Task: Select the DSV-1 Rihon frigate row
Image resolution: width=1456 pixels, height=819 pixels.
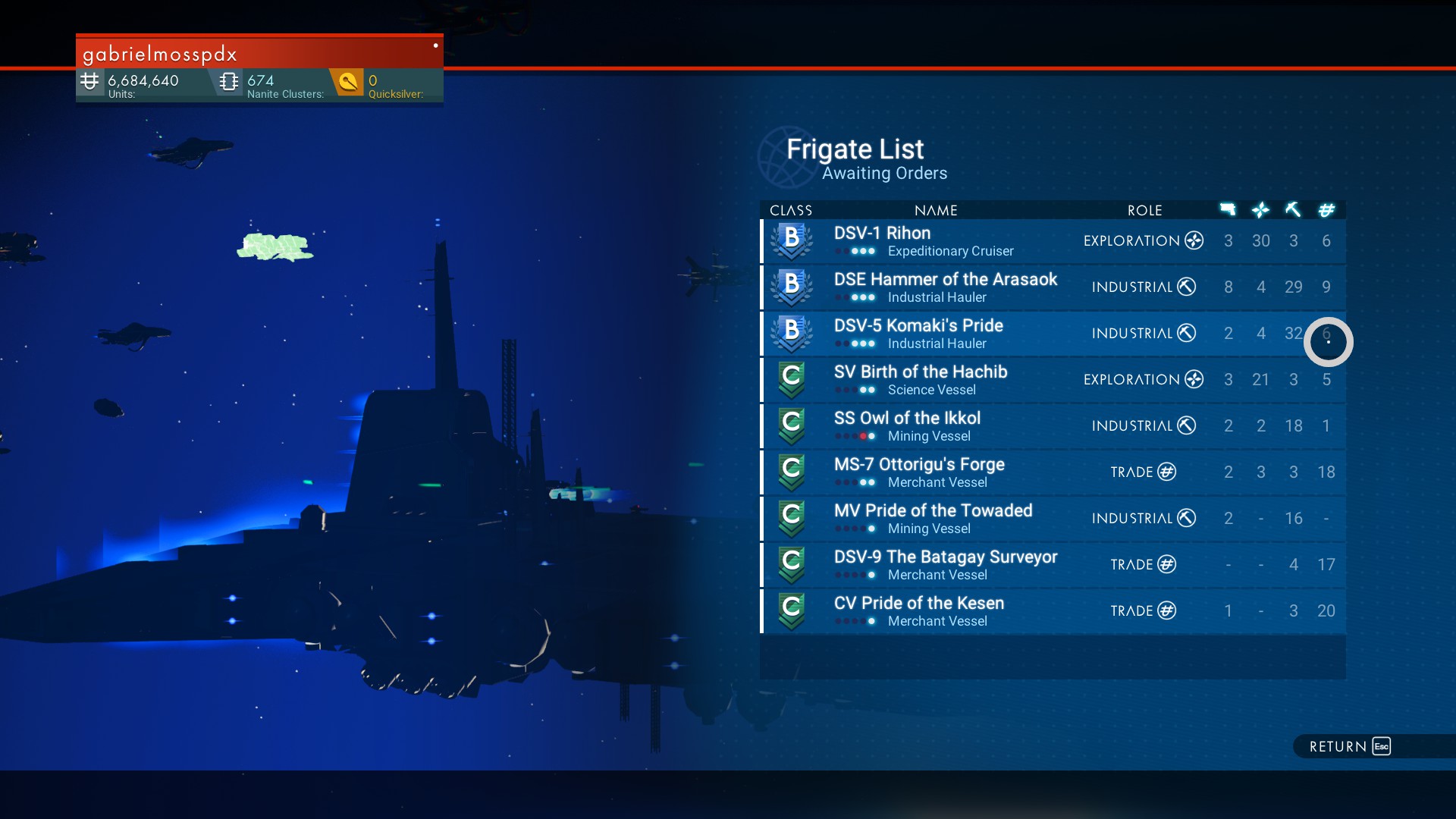Action: coord(1053,241)
